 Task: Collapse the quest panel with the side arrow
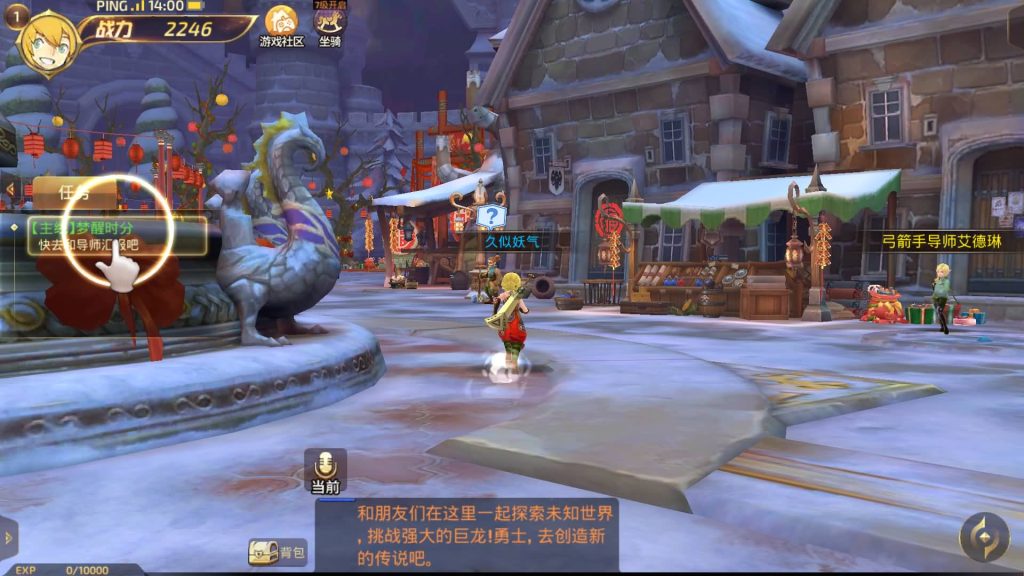pyautogui.click(x=10, y=190)
